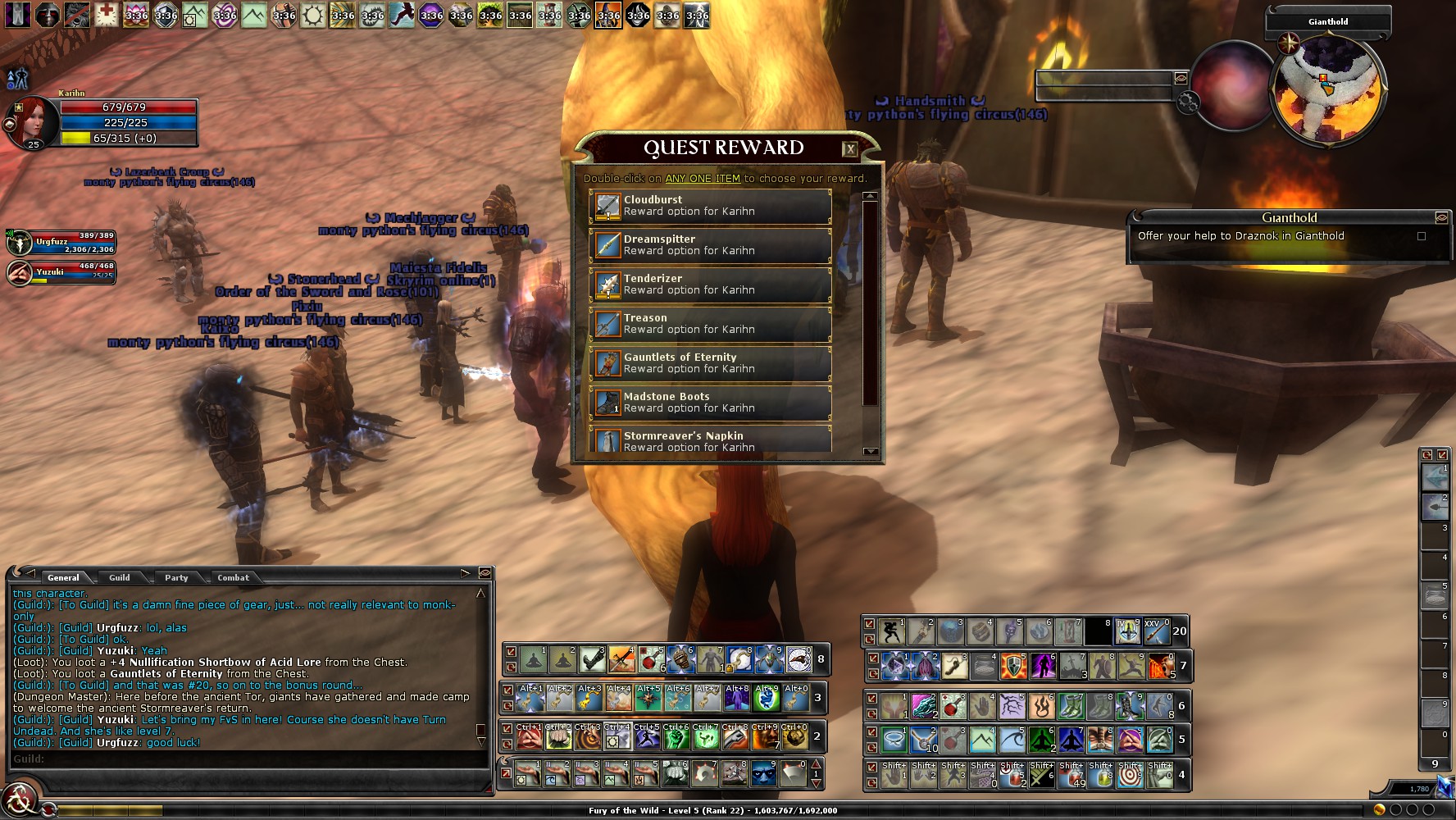Close the Quest Reward window
The image size is (1456, 820).
(850, 149)
